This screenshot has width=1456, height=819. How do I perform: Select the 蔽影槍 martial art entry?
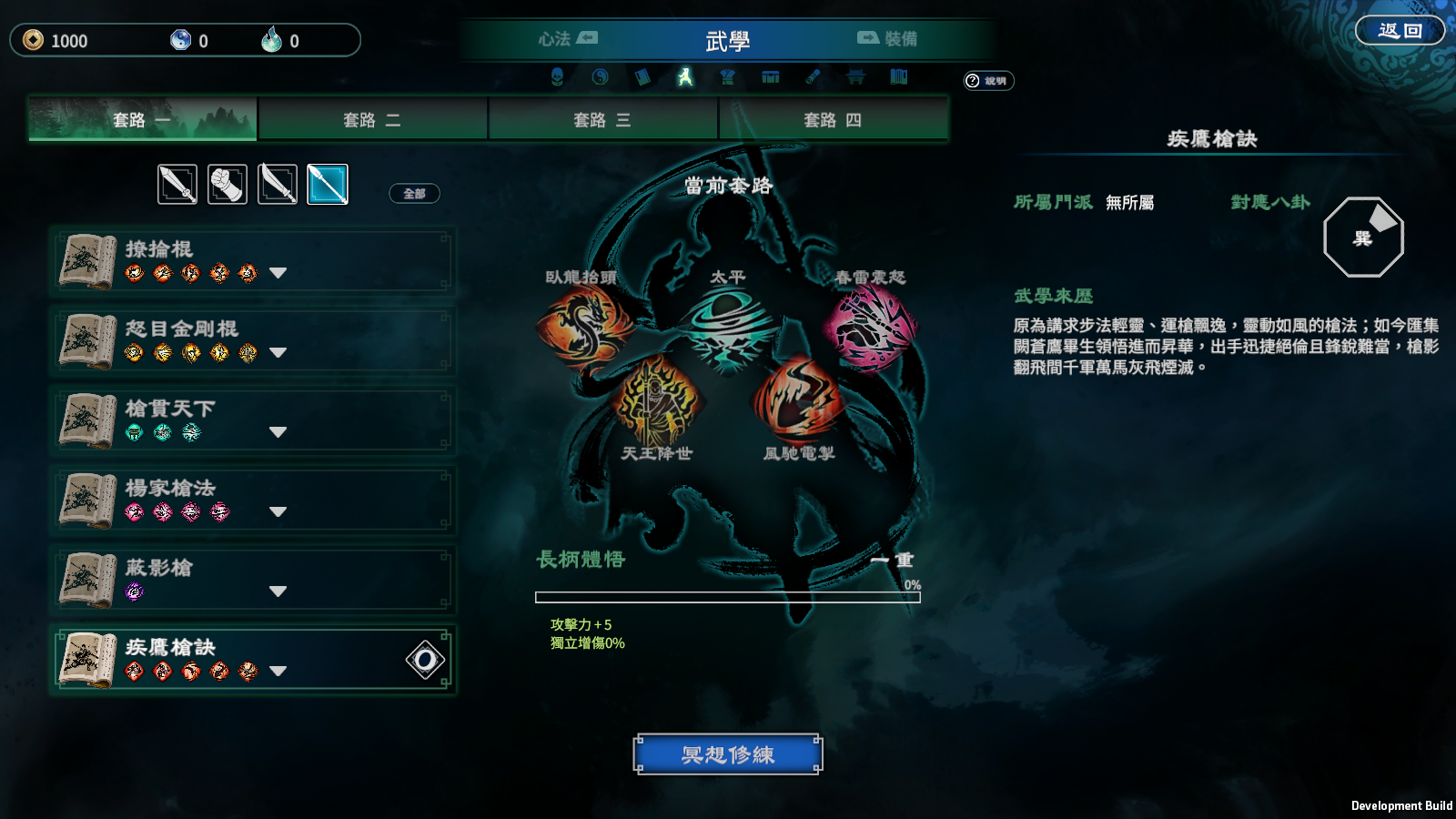click(x=251, y=580)
